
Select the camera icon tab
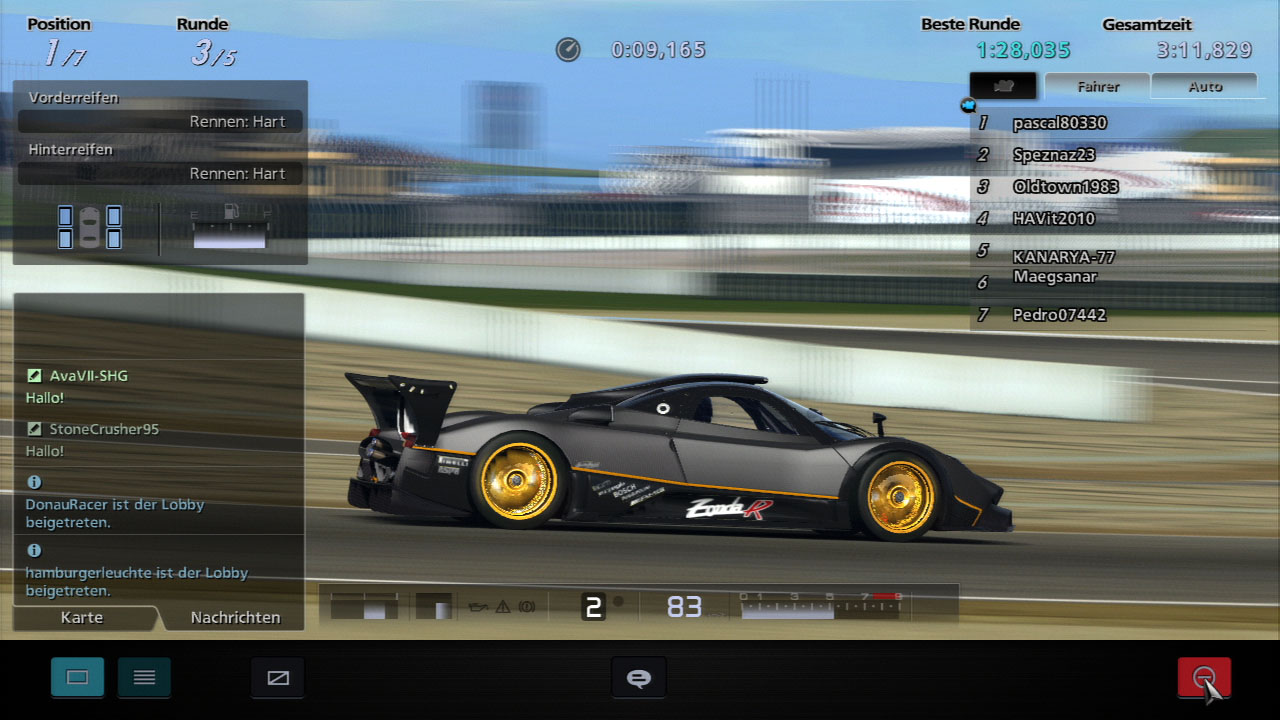coord(1004,86)
